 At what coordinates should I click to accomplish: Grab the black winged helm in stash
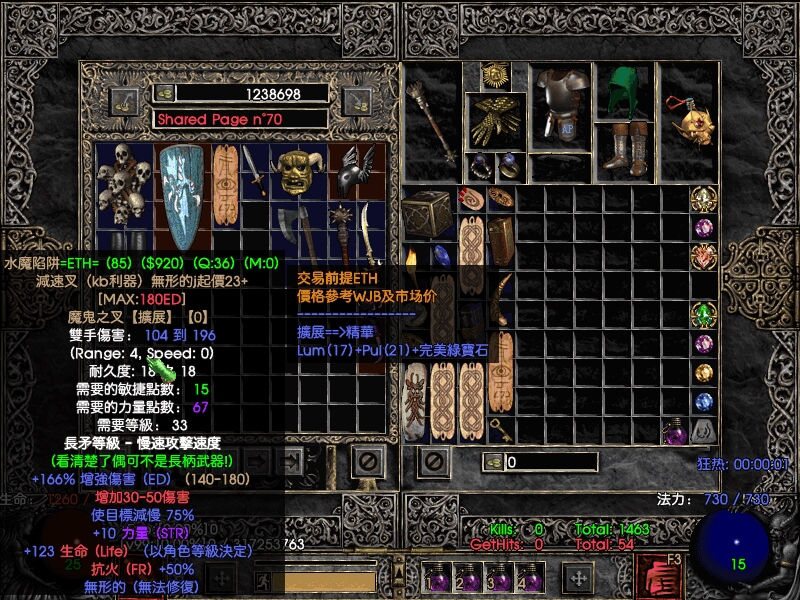pos(351,171)
